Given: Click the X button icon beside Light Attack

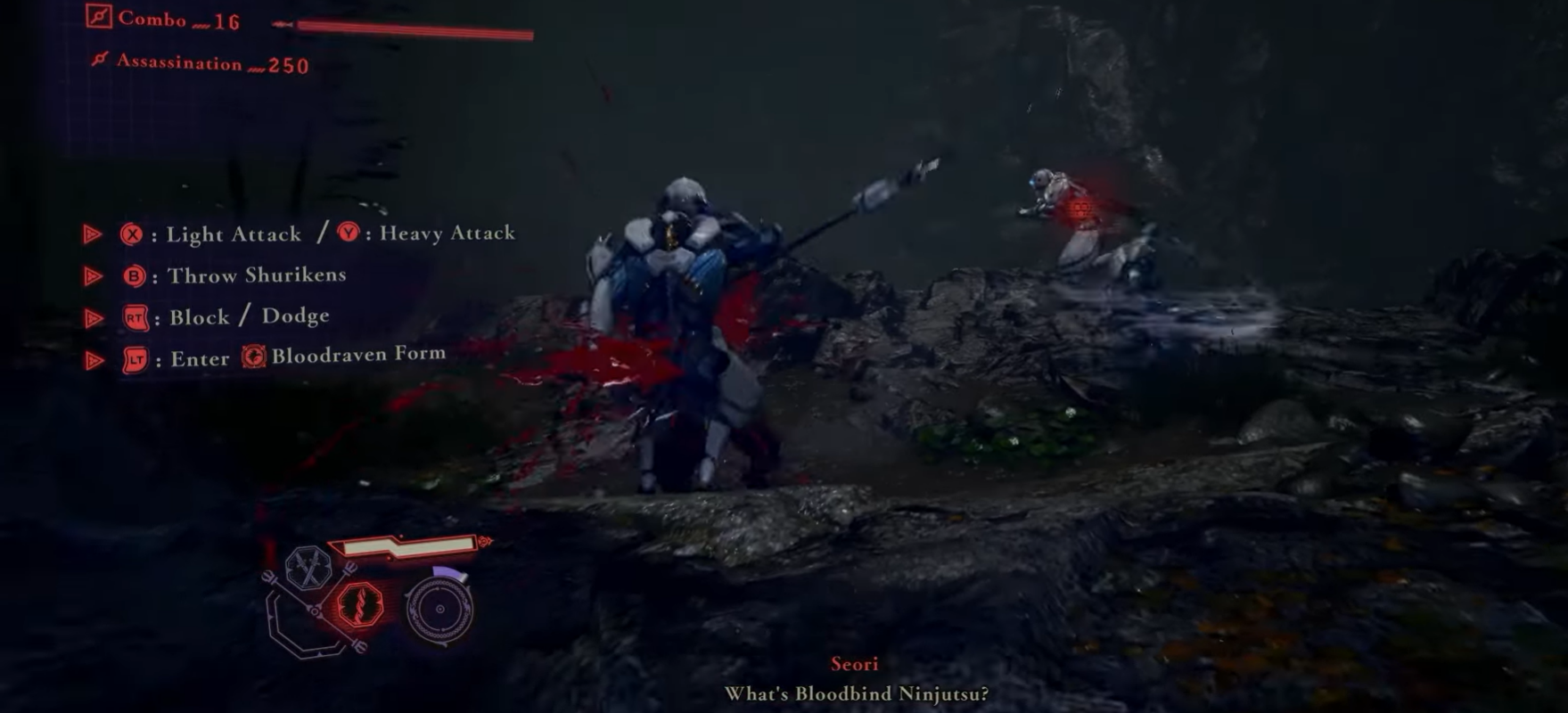Looking at the screenshot, I should [132, 234].
